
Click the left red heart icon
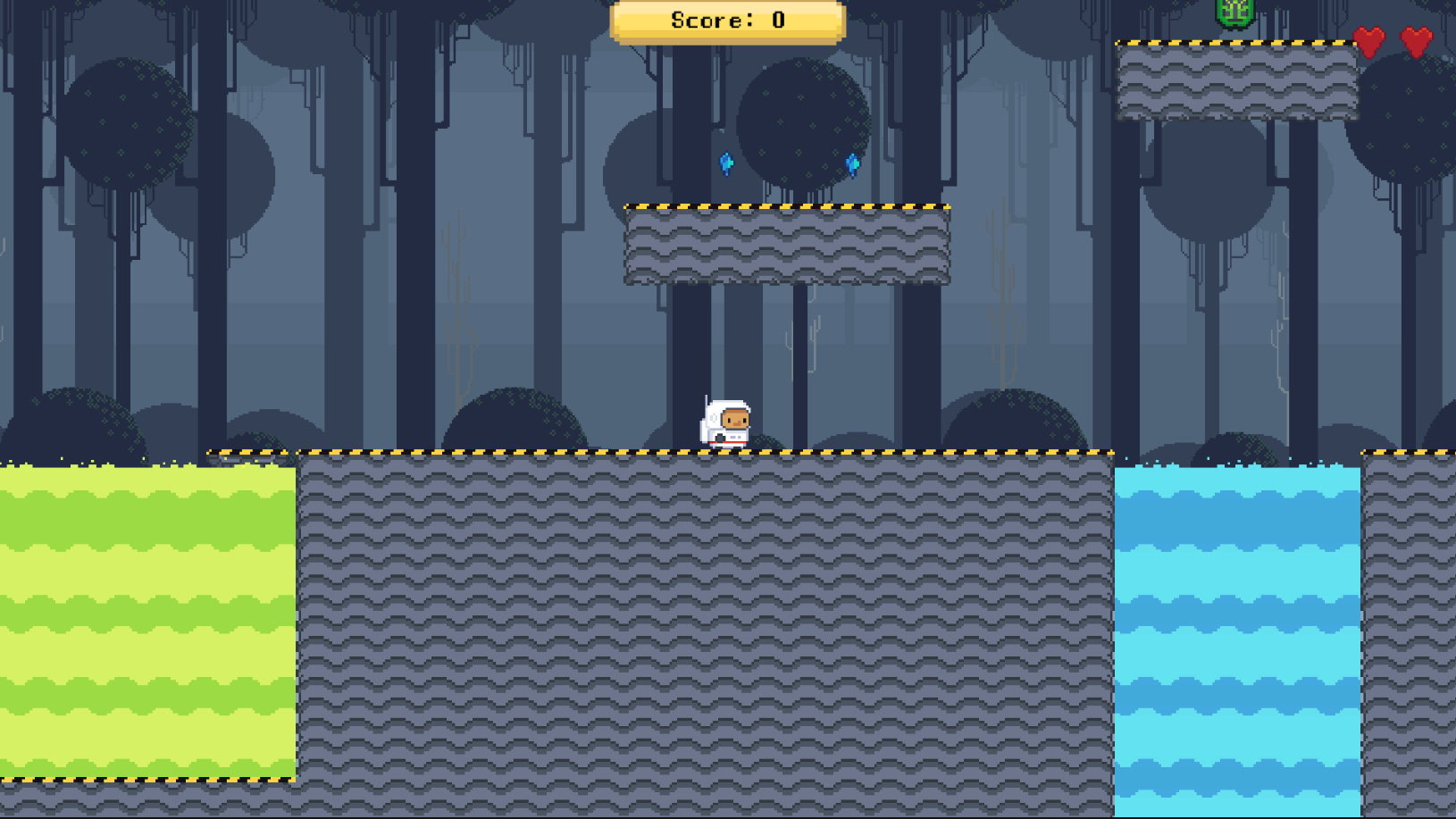(x=1367, y=40)
